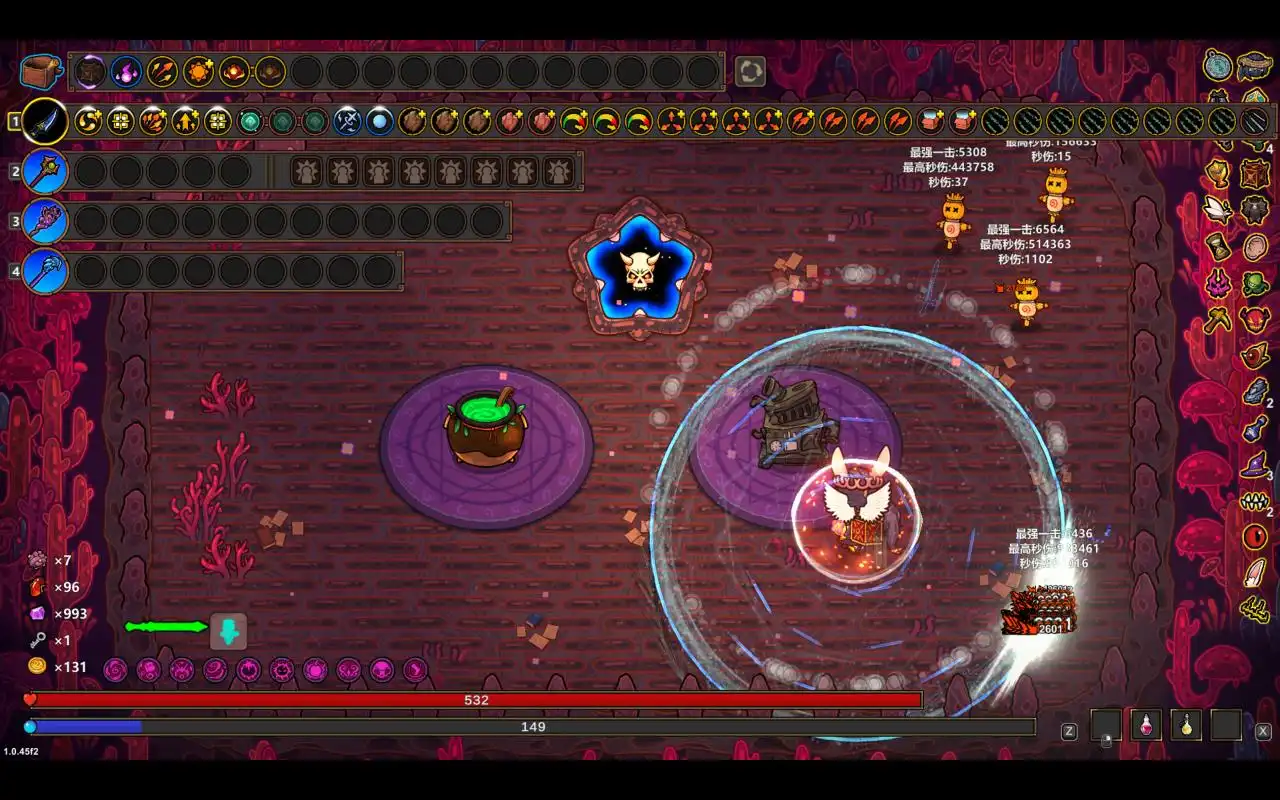Click the orange sun spell in the storage bar
This screenshot has height=800, width=1280.
point(198,71)
